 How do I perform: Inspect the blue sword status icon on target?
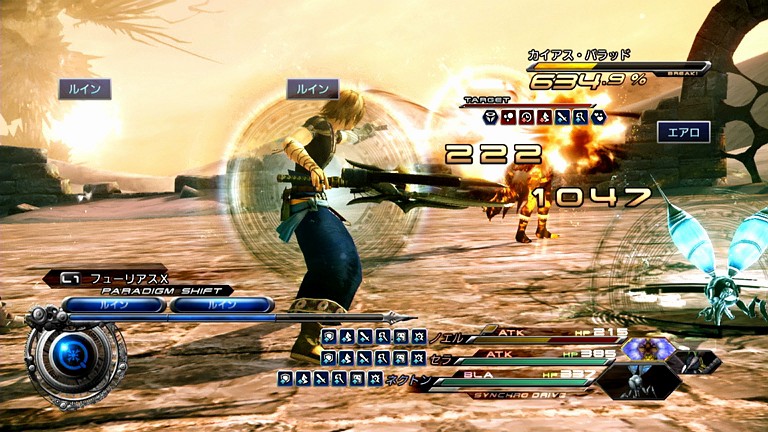point(562,117)
